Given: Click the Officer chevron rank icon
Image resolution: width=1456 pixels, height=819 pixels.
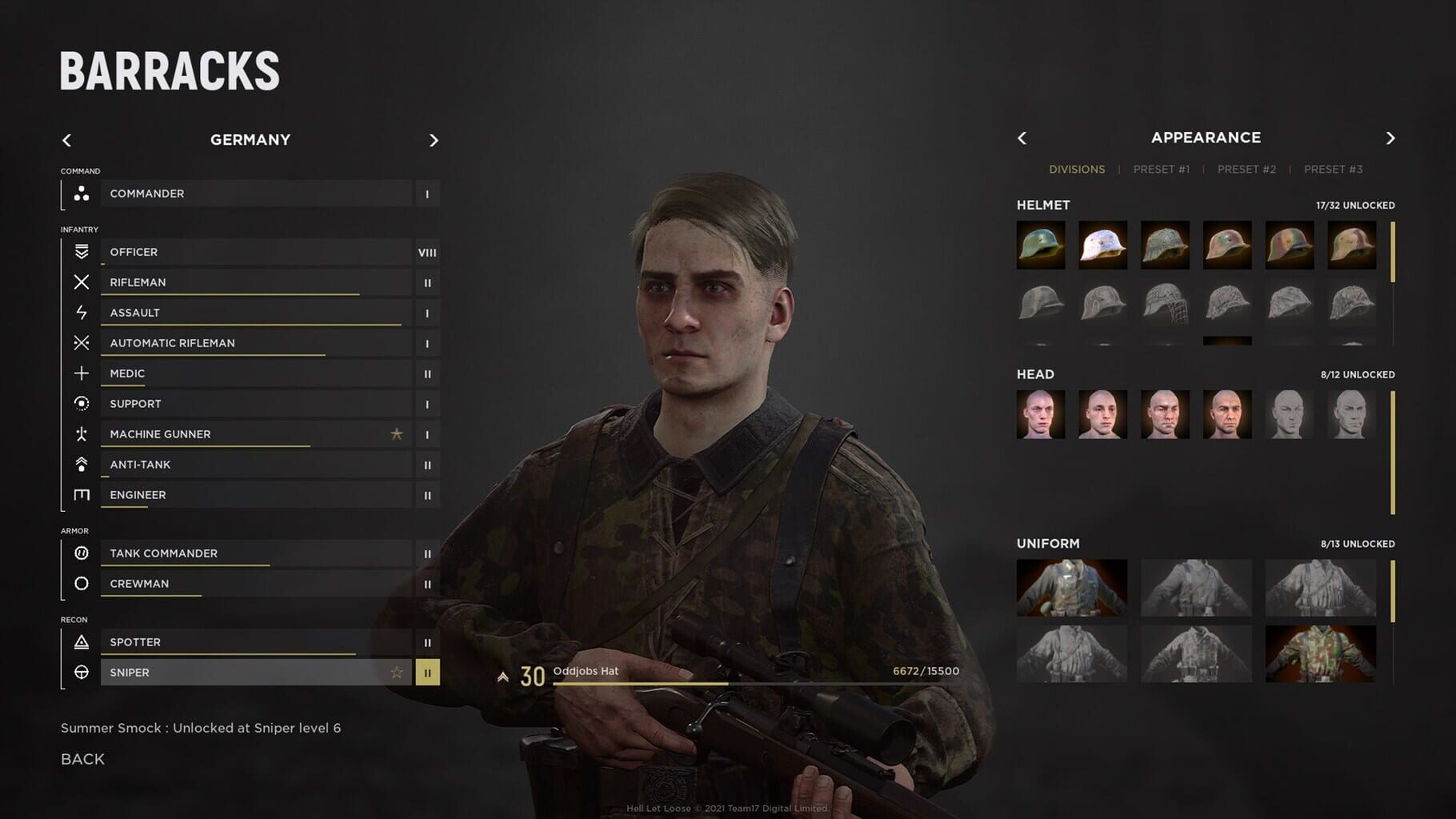Looking at the screenshot, I should tap(80, 251).
